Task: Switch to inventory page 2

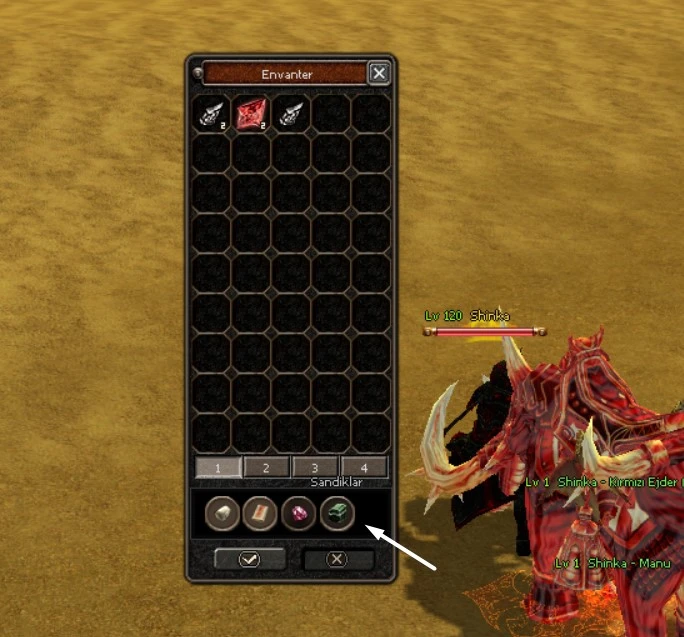Action: (266, 467)
